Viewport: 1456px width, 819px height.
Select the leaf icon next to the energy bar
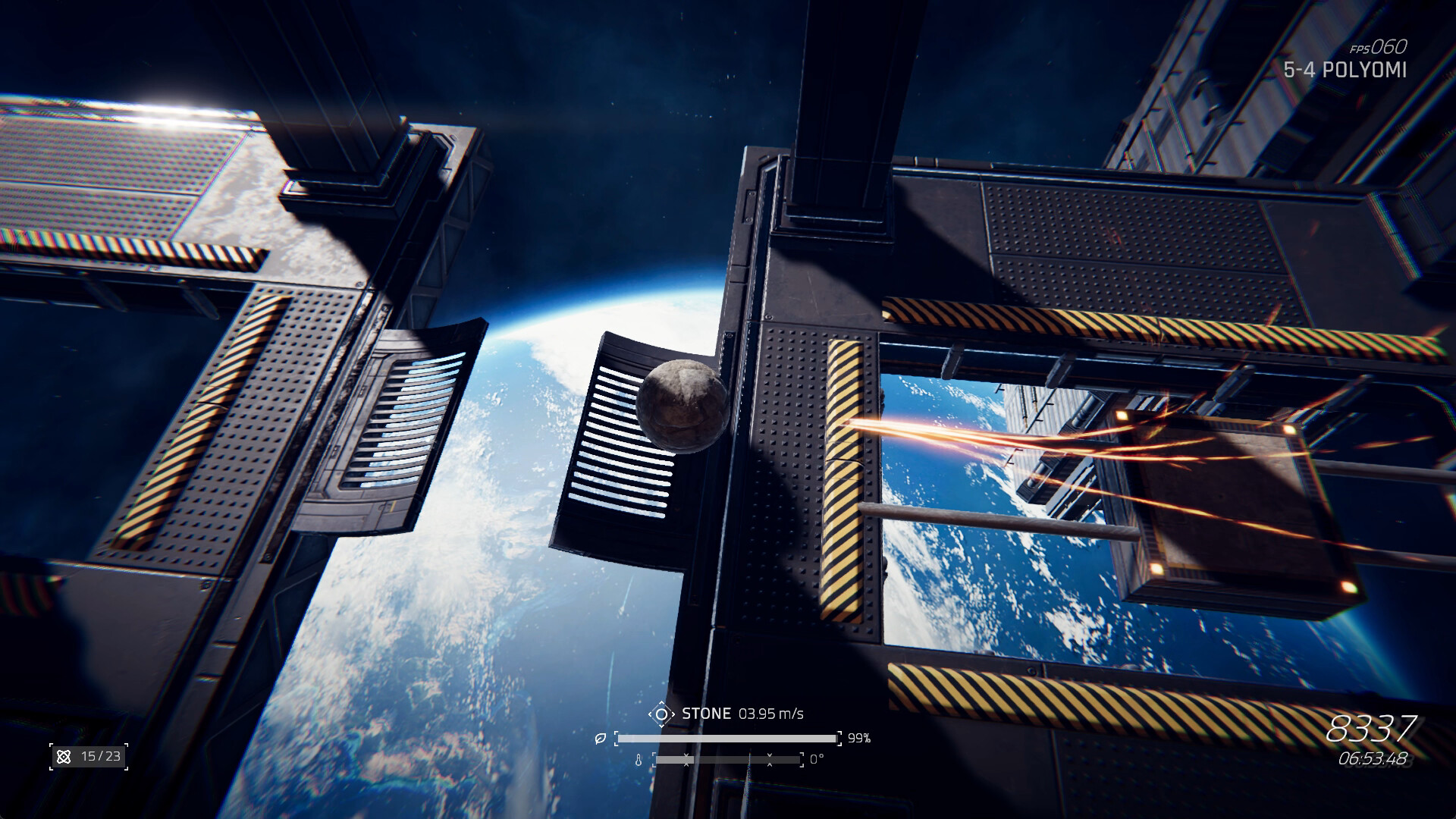(x=601, y=737)
